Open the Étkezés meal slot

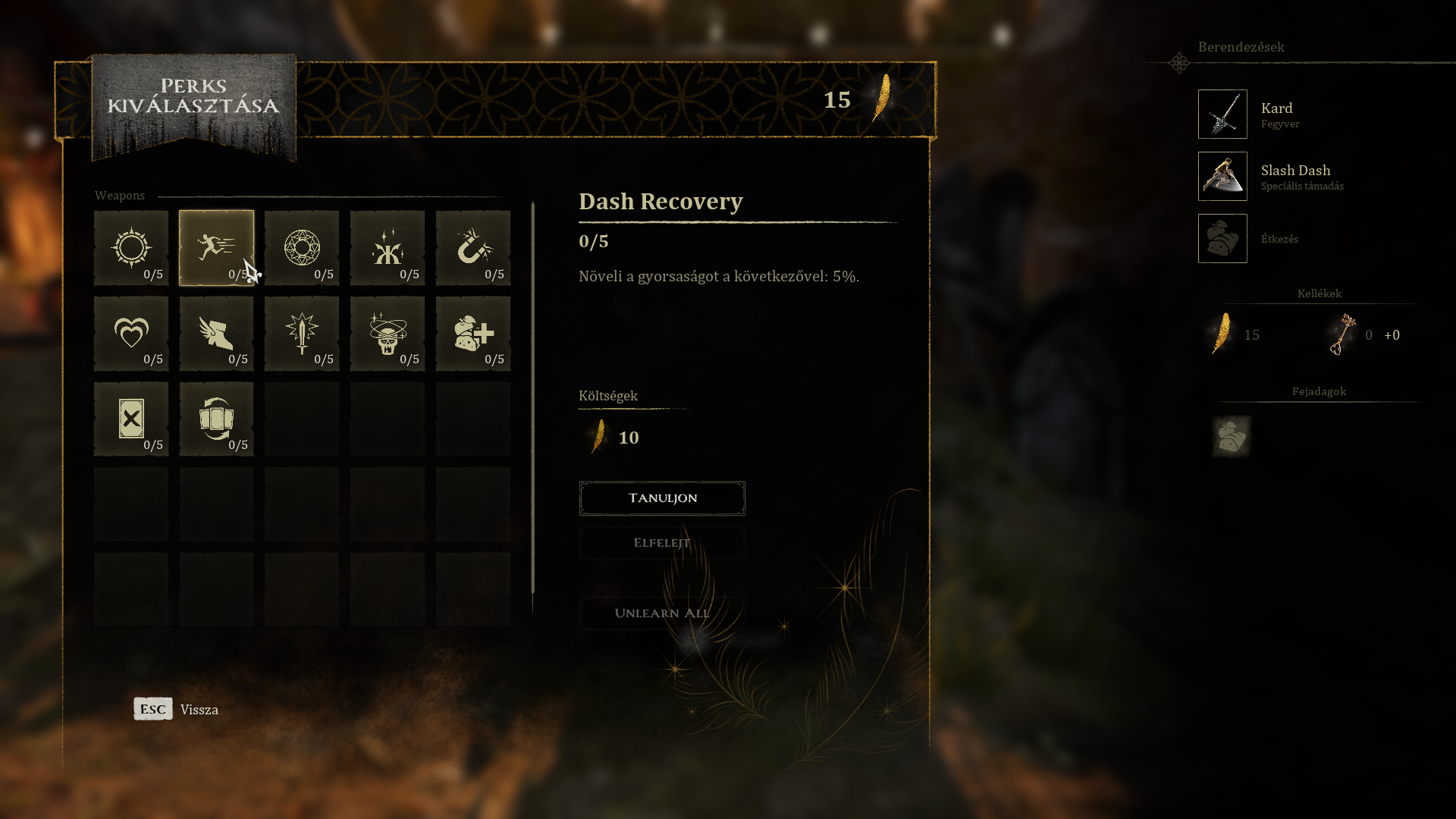[x=1222, y=239]
